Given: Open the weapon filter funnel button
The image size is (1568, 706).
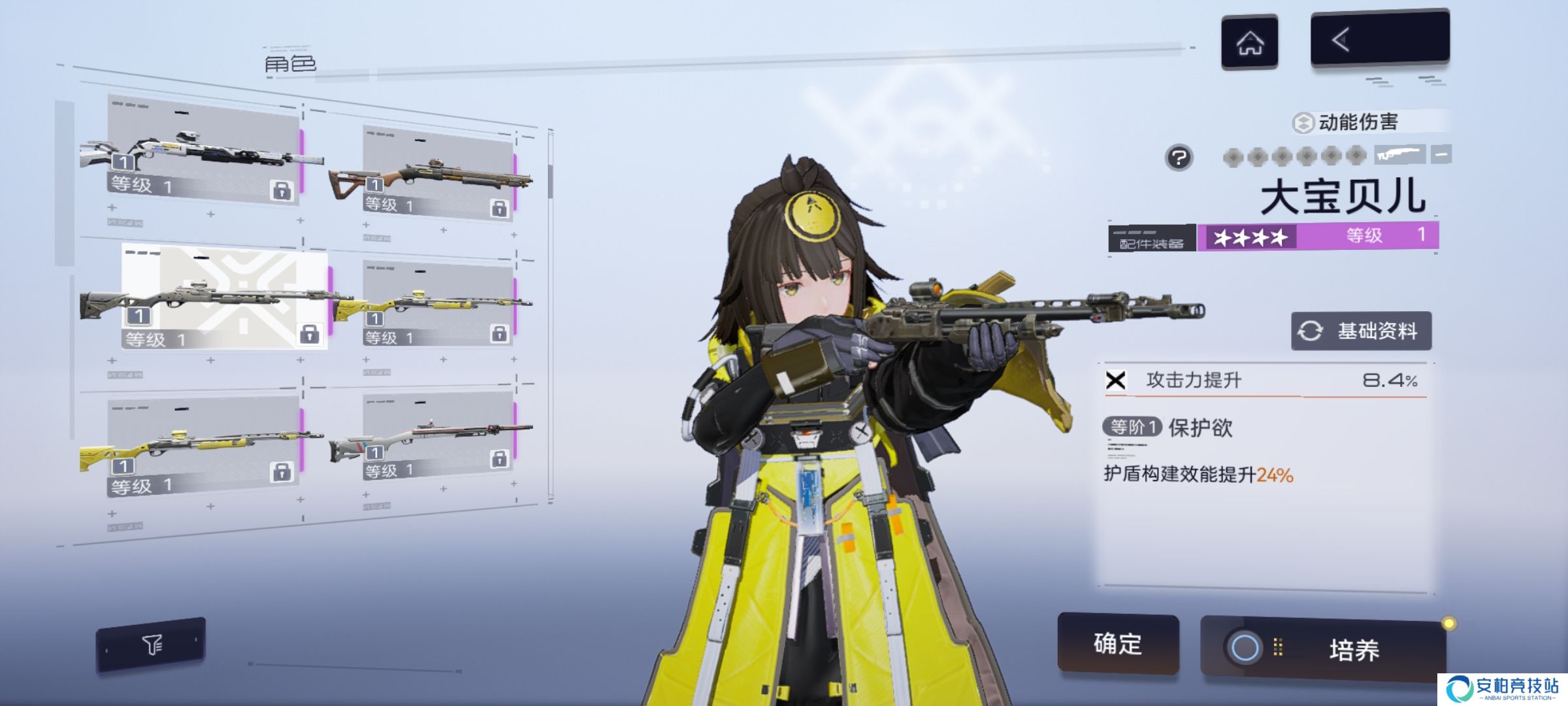Looking at the screenshot, I should (151, 645).
